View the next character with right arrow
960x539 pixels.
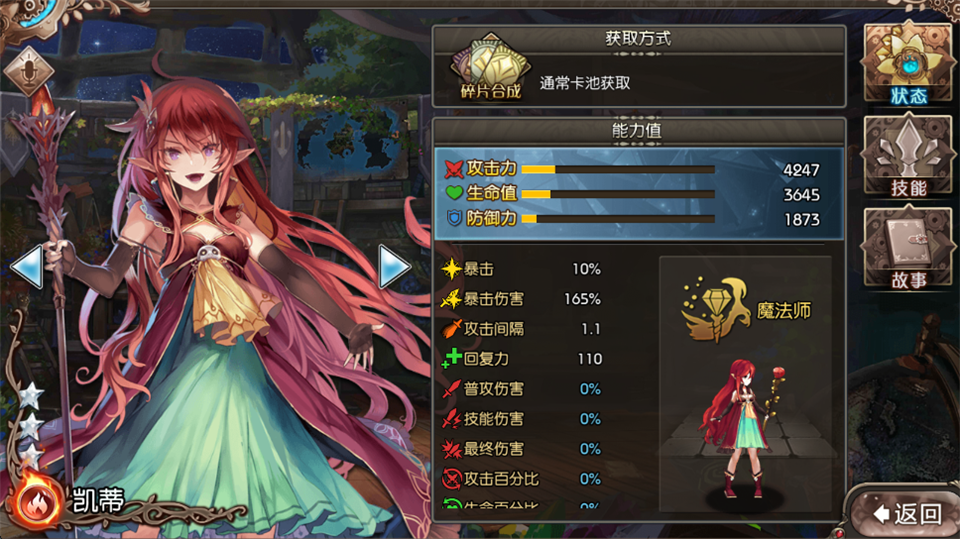click(394, 266)
